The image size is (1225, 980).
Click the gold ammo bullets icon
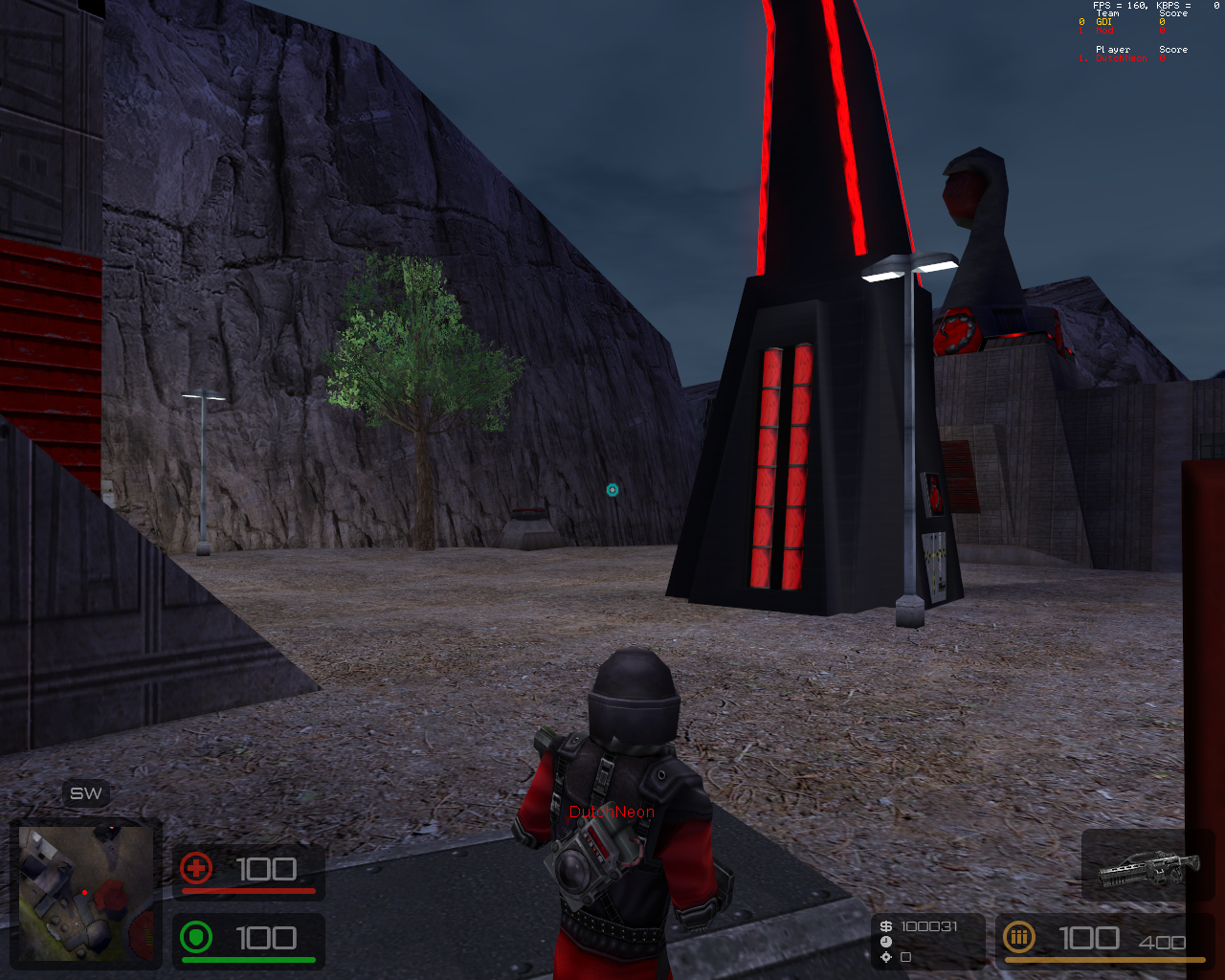click(x=1019, y=937)
